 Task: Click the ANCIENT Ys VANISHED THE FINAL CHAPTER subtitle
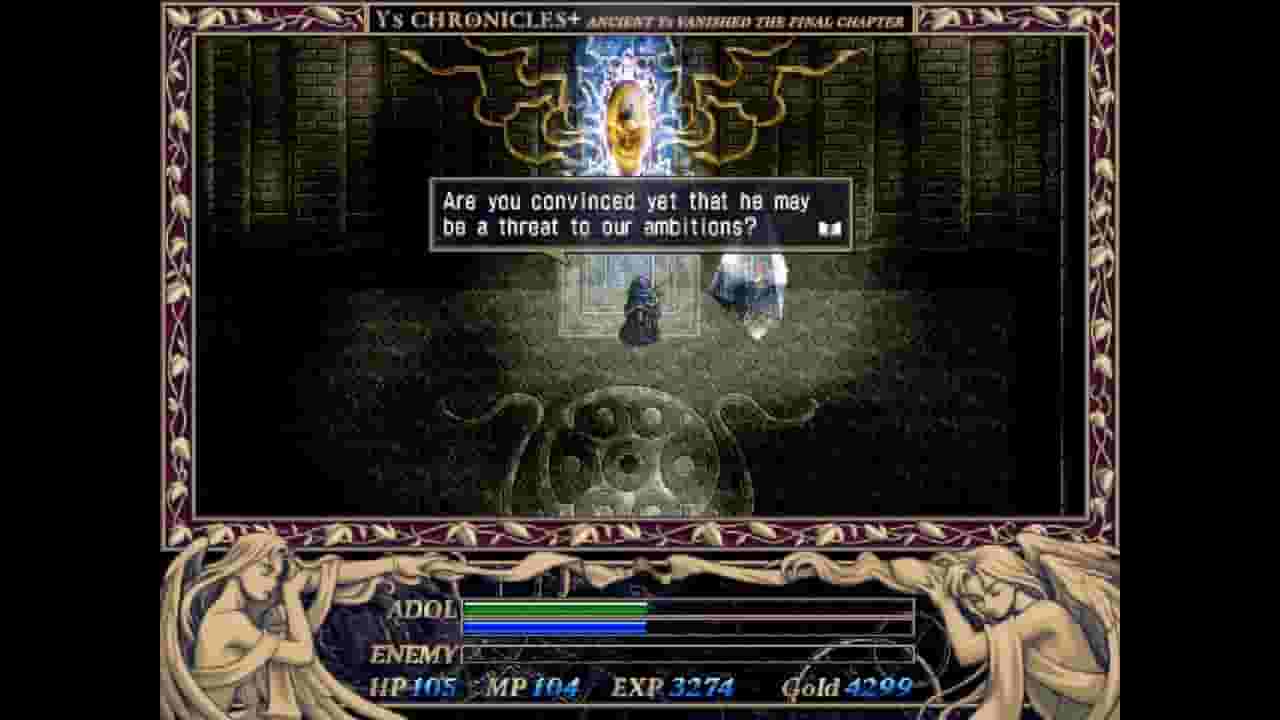pos(745,18)
